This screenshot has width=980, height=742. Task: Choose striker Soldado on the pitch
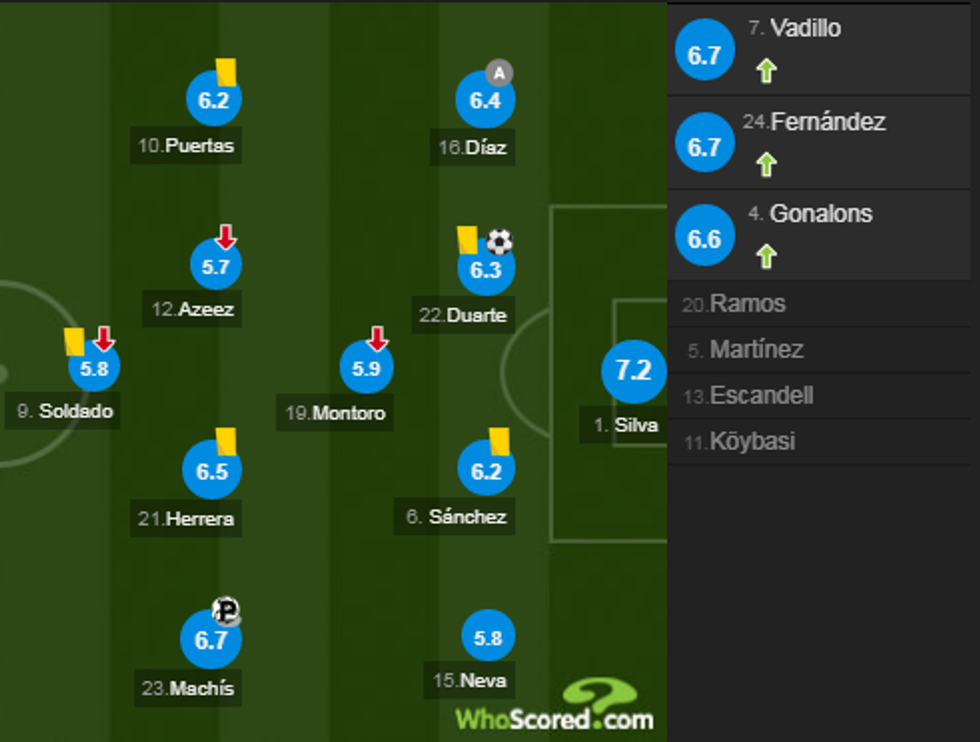94,369
